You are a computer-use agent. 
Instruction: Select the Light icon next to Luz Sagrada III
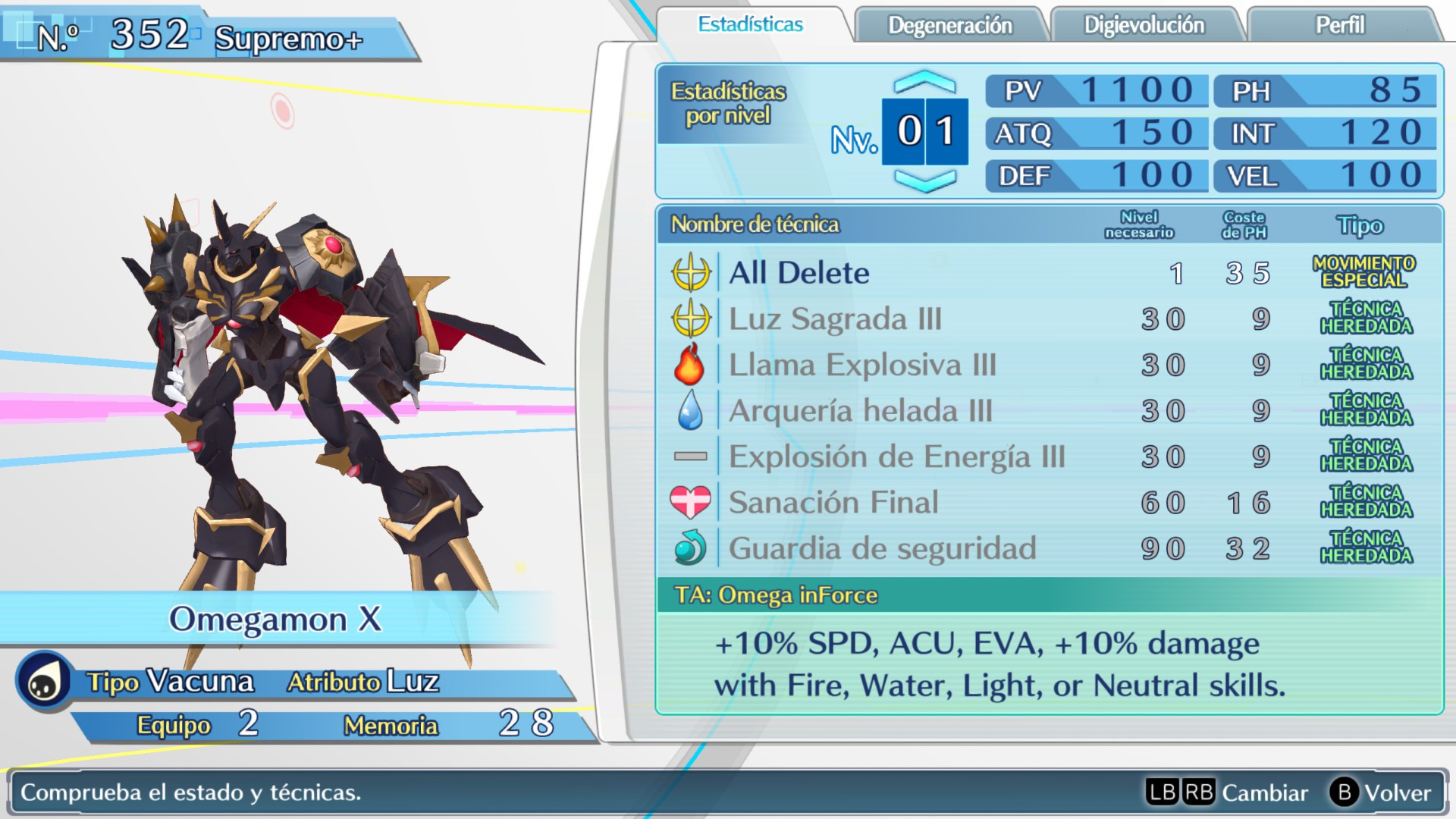click(692, 319)
